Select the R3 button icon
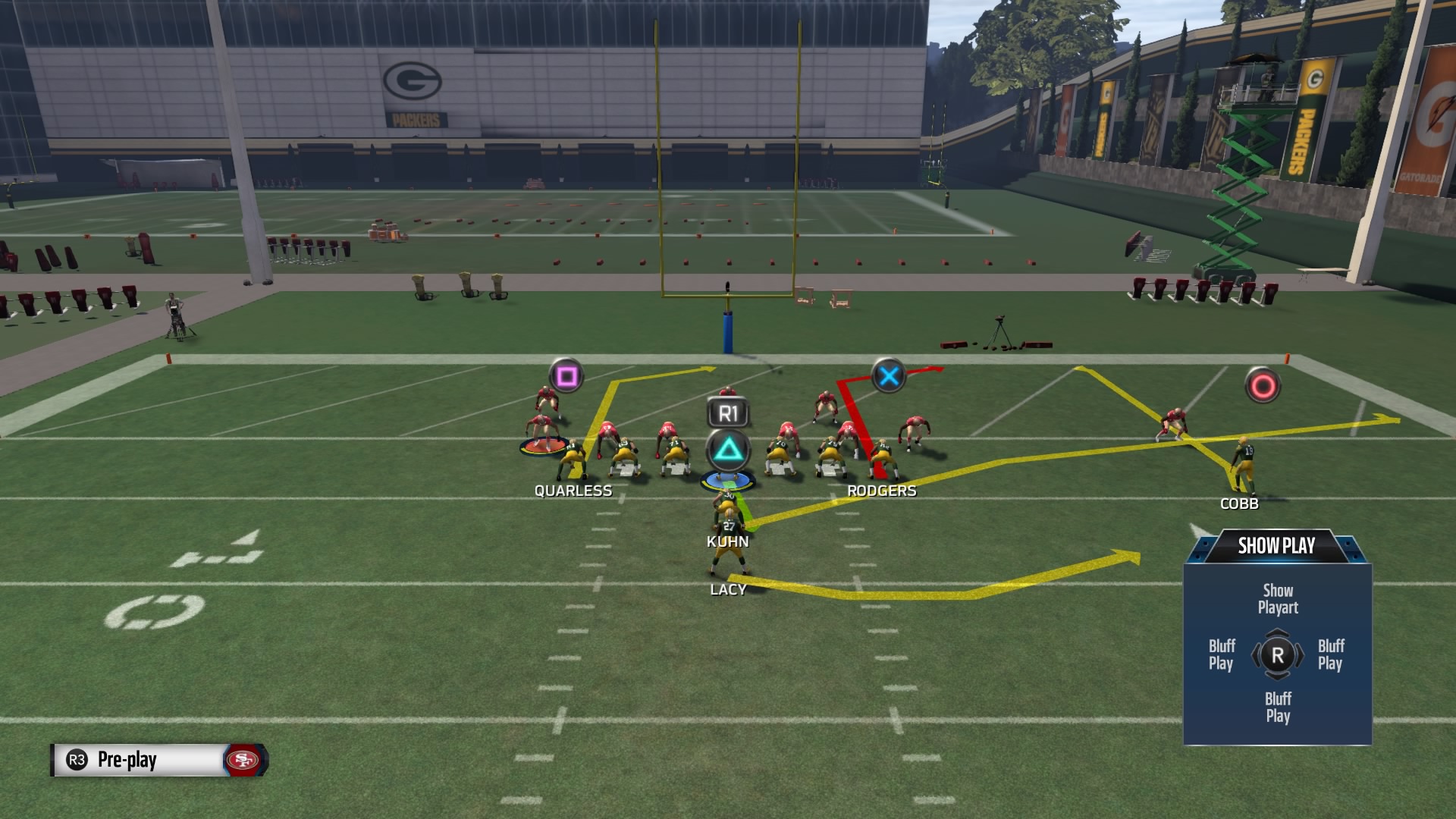Viewport: 1456px width, 819px height. click(x=76, y=761)
